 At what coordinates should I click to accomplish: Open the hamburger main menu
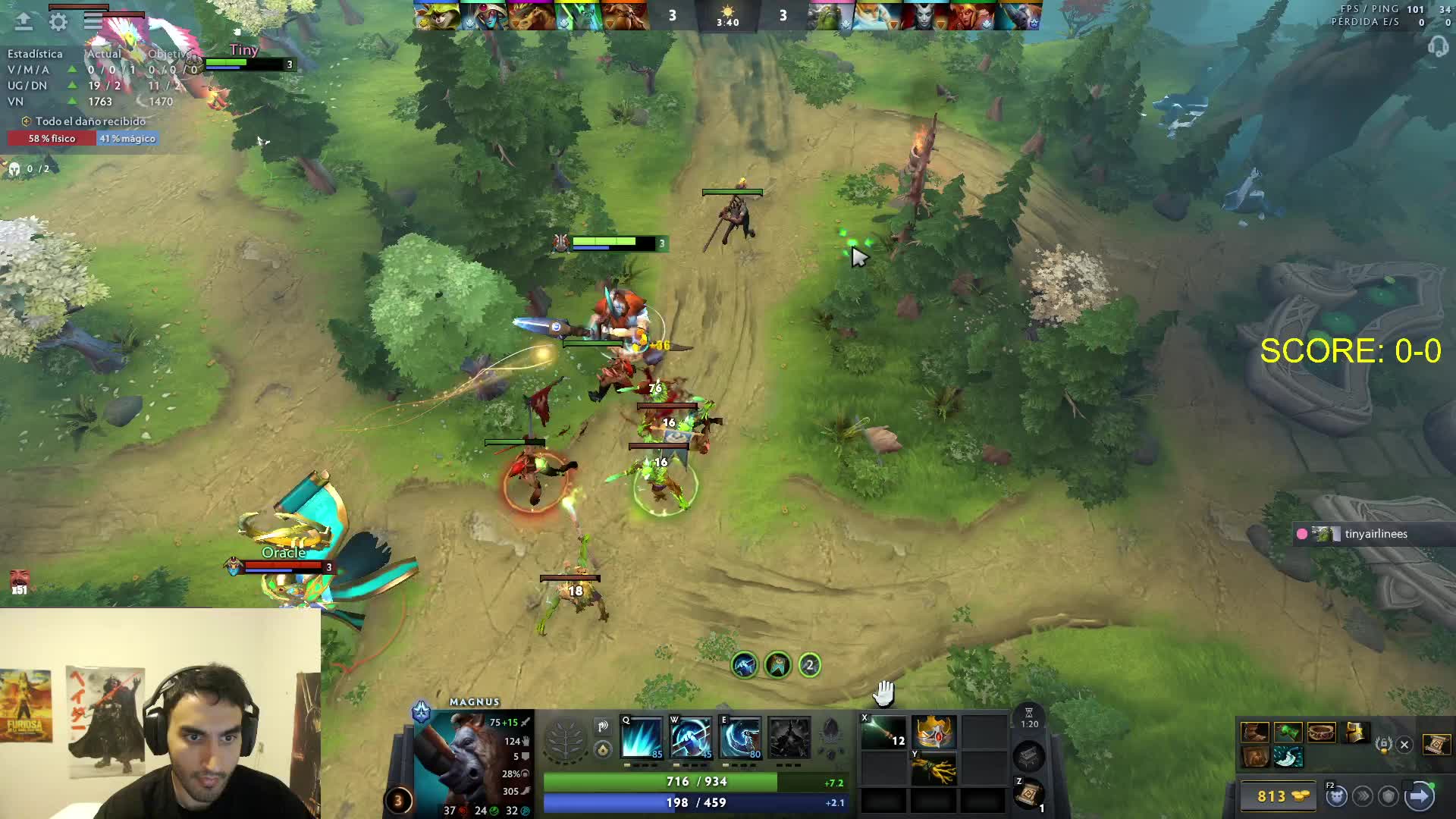93,22
